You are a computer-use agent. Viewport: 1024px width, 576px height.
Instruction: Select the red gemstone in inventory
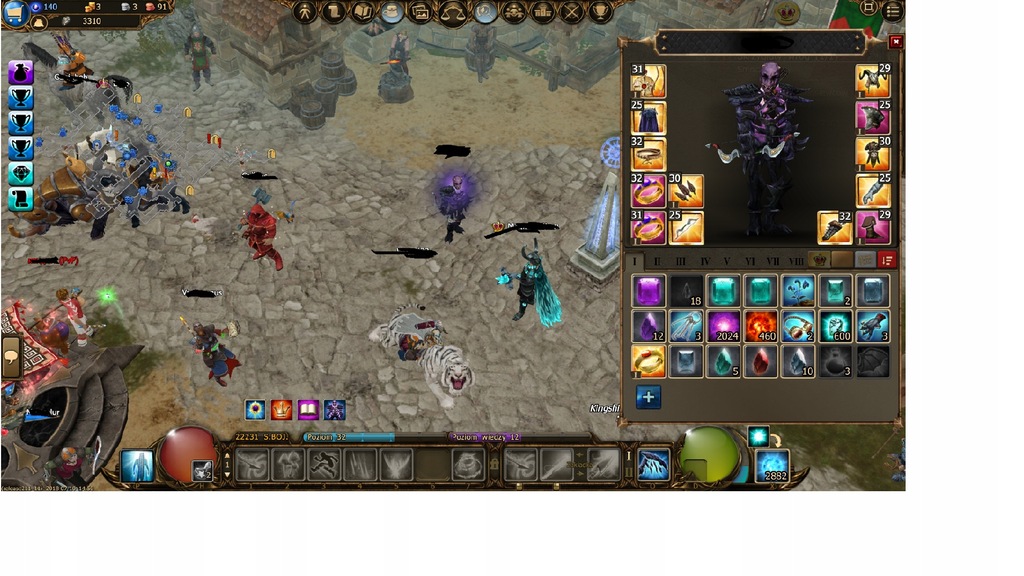pyautogui.click(x=761, y=361)
